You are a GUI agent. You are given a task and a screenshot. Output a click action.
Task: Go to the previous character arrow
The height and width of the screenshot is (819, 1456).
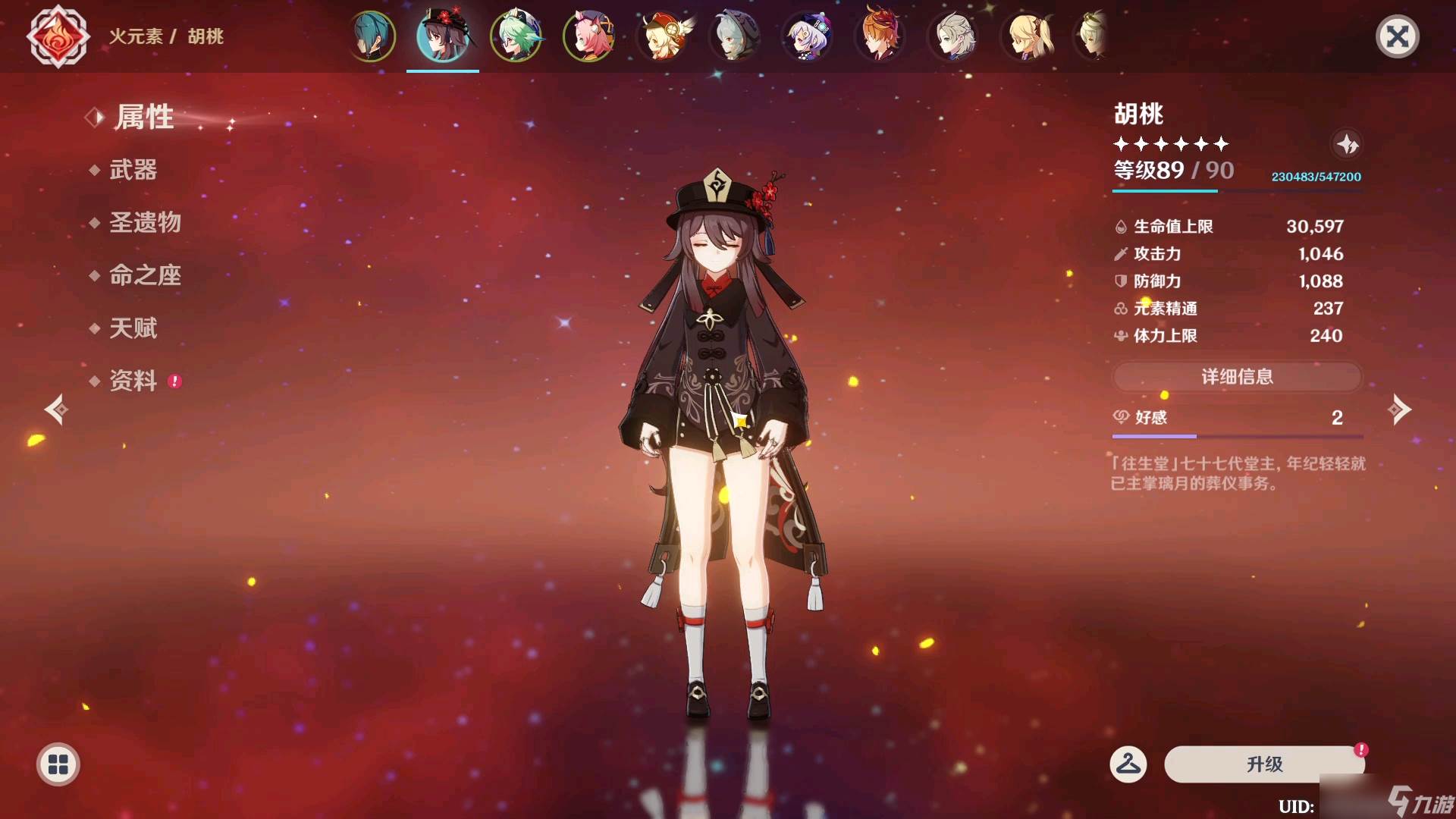coord(56,409)
